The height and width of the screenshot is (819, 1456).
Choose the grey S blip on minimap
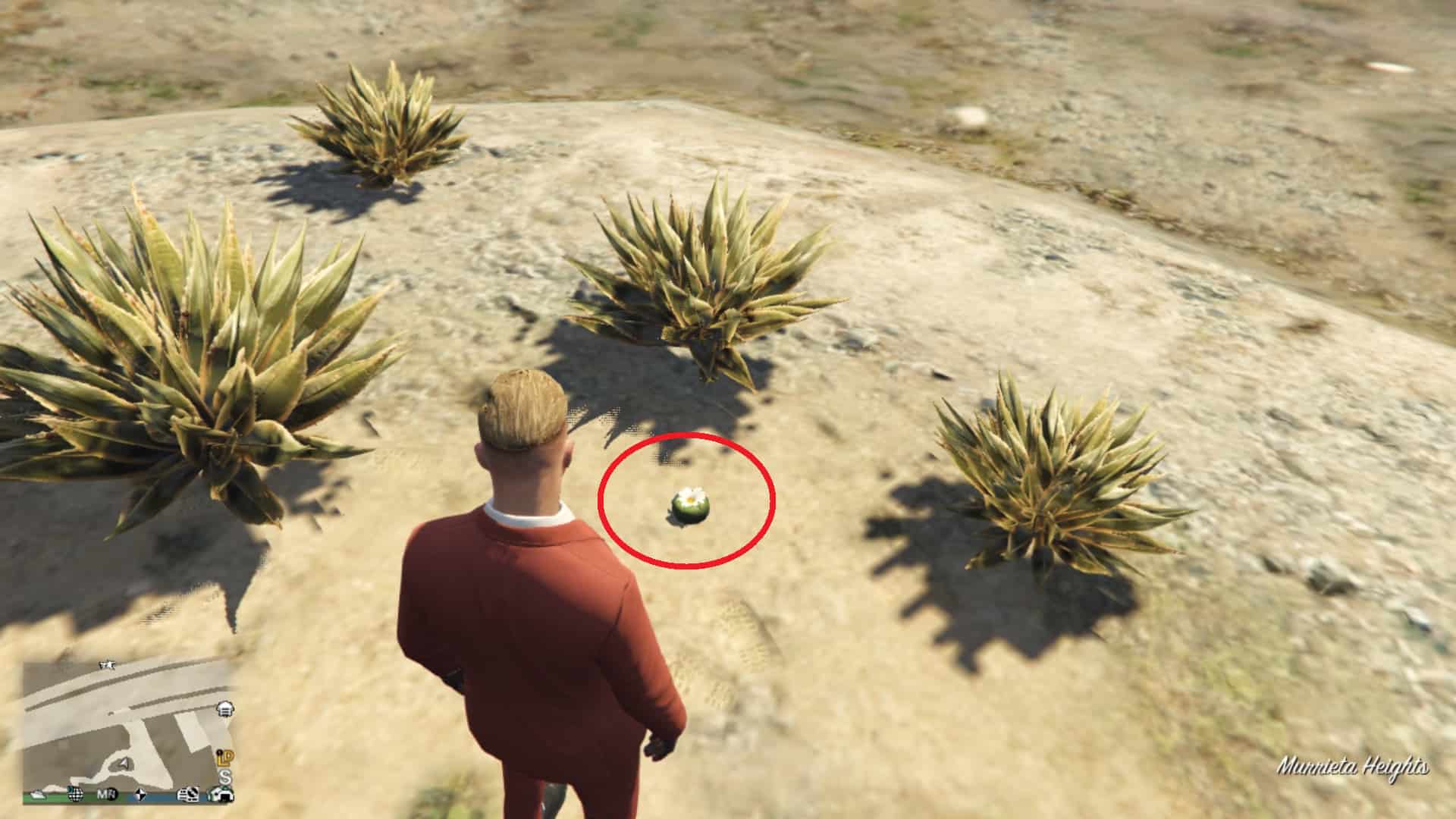pyautogui.click(x=224, y=777)
